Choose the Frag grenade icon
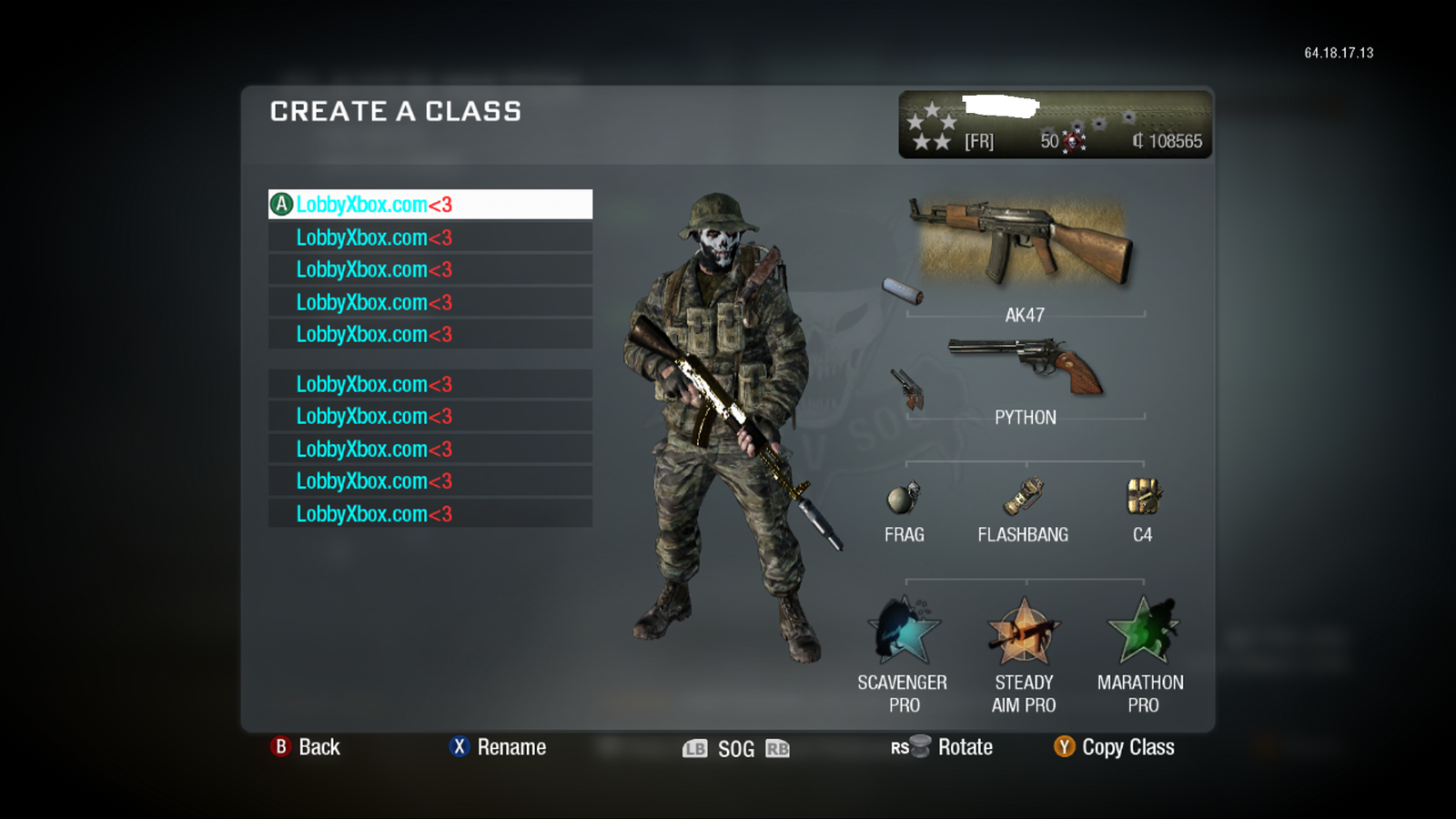 (904, 499)
